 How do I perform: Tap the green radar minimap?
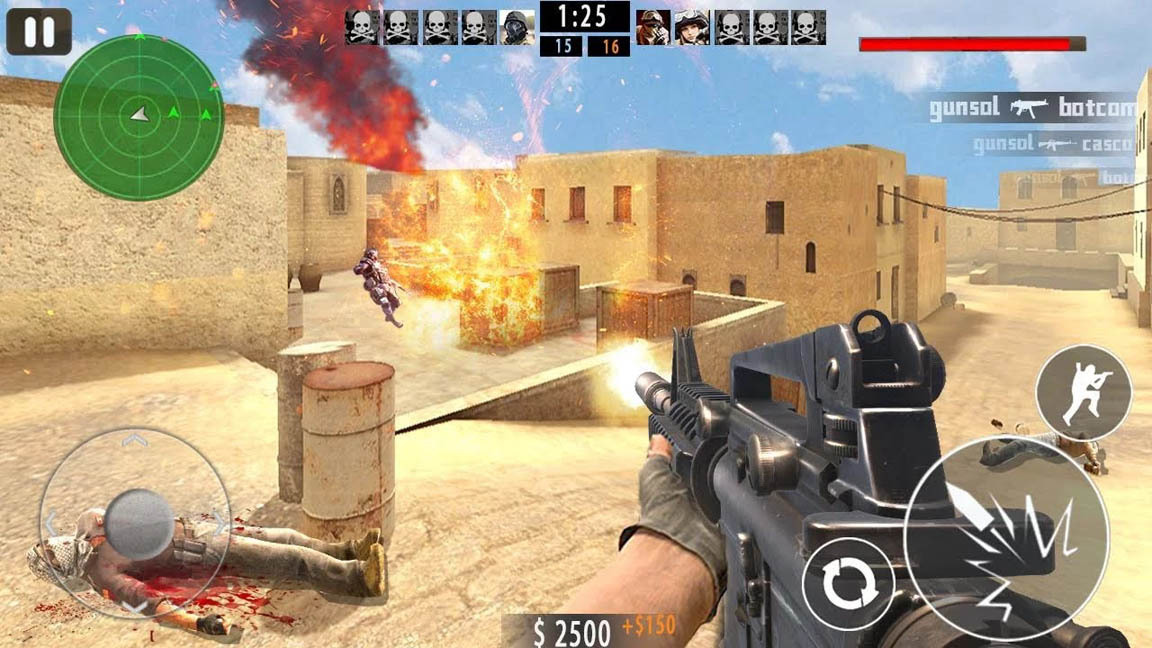[x=139, y=117]
